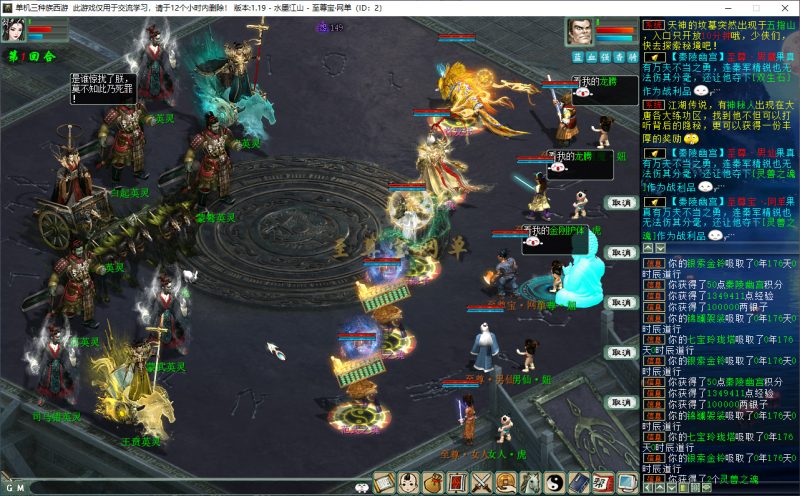Click the 特 button under the portrait
Viewport: 800px width, 496px height.
click(632, 57)
